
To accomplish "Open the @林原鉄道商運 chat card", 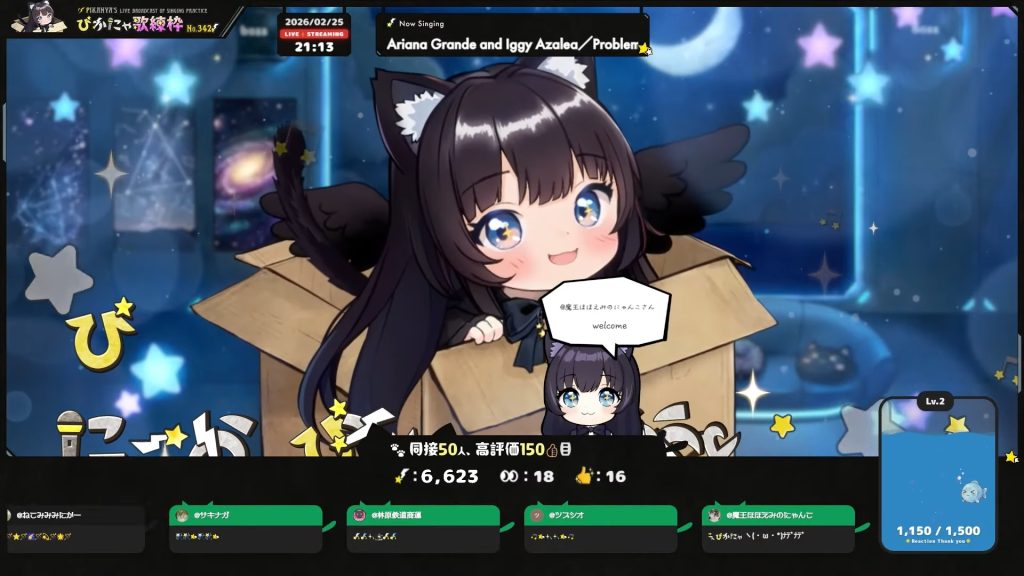I will click(421, 528).
